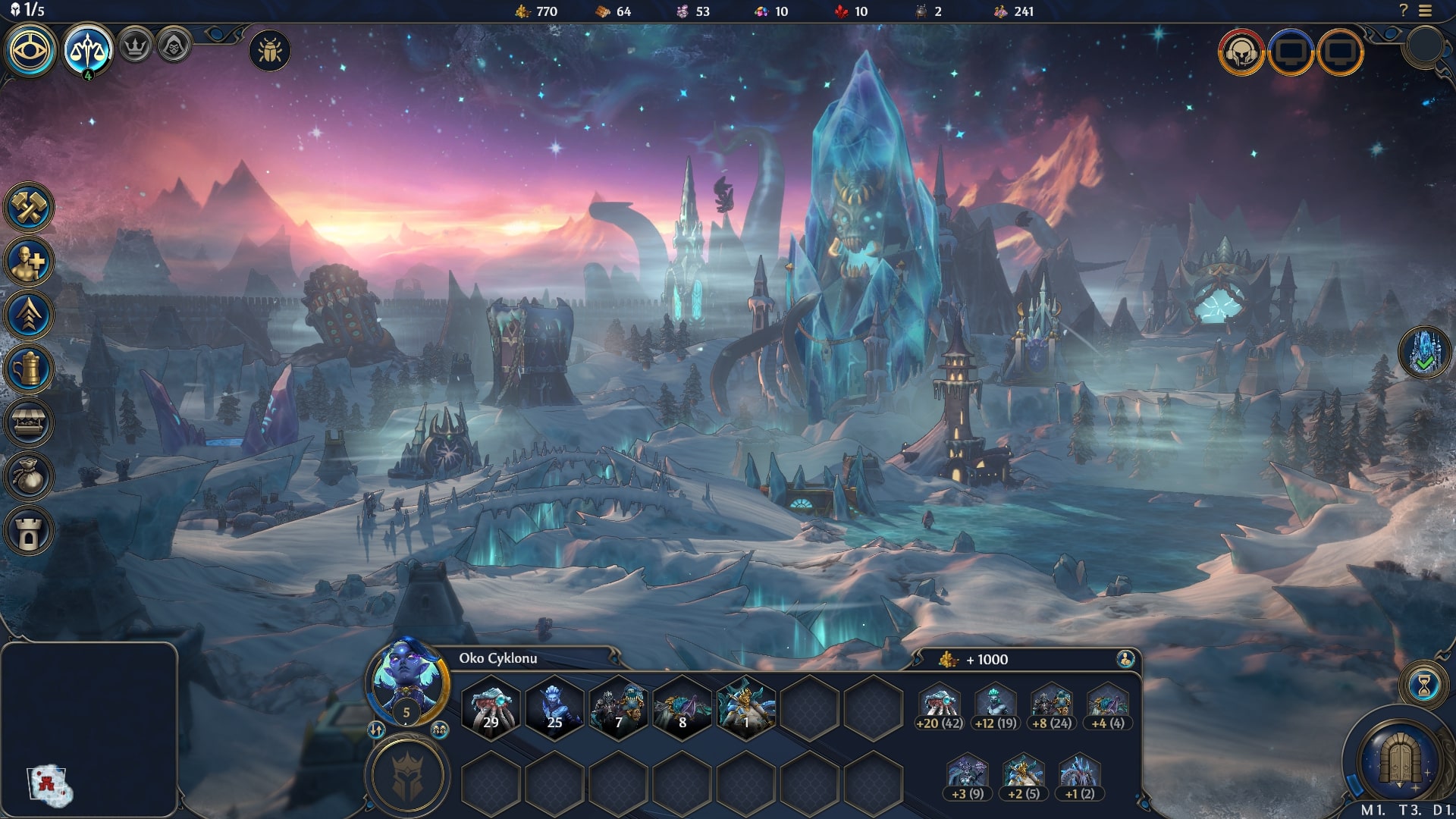This screenshot has width=1456, height=819.
Task: Recruit the +3 (9) creature
Action: click(x=968, y=777)
